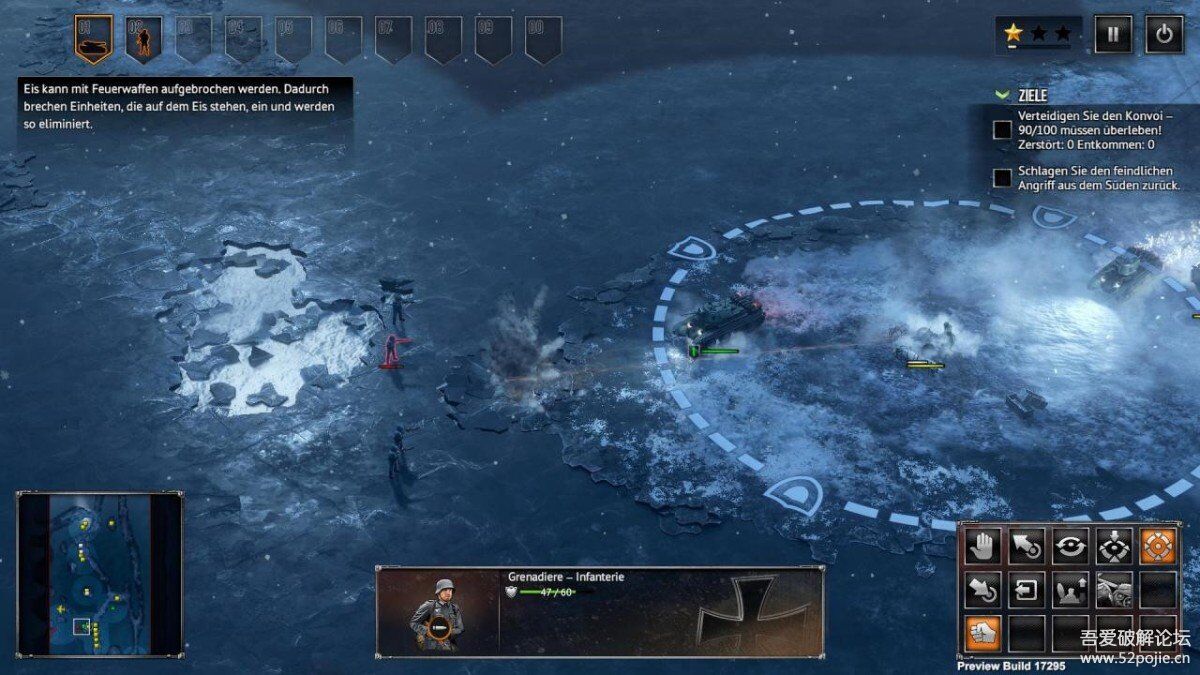Screen dimensions: 1200x675
Task: Choose the up-left arrow move command
Action: point(1026,546)
